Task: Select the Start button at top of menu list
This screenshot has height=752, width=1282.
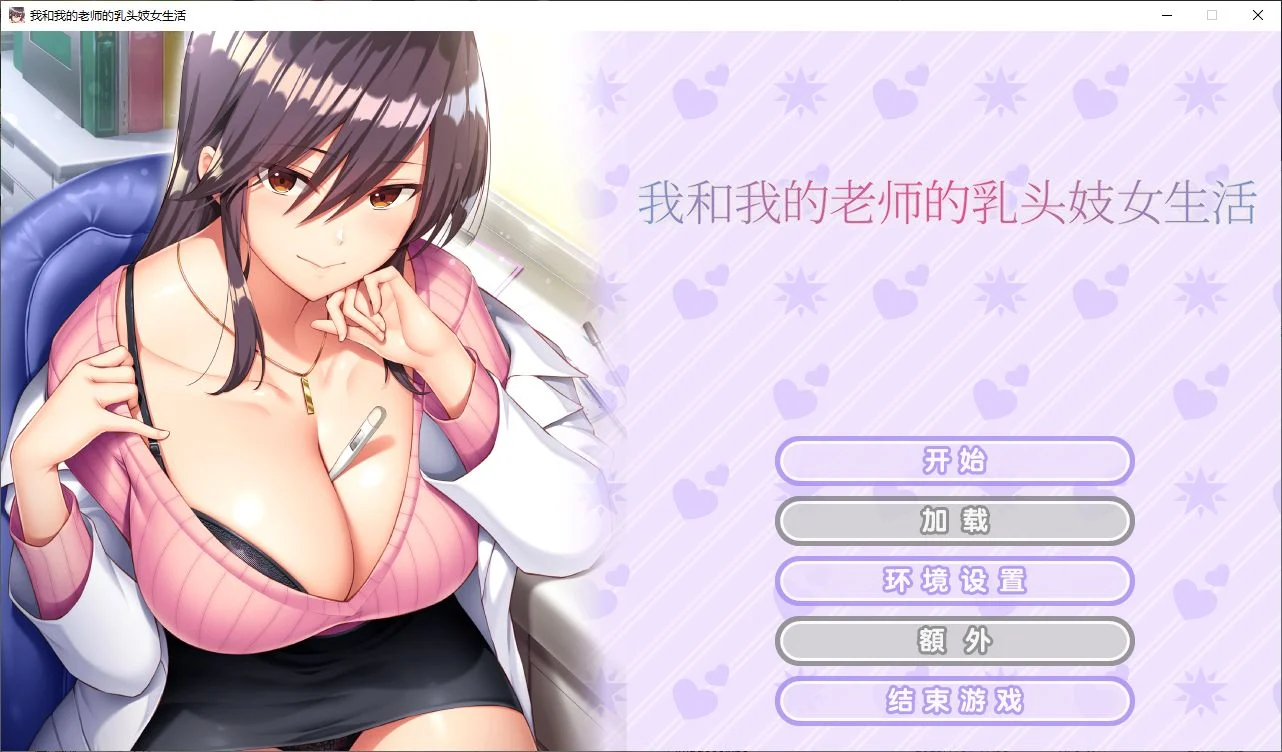Action: click(x=954, y=461)
